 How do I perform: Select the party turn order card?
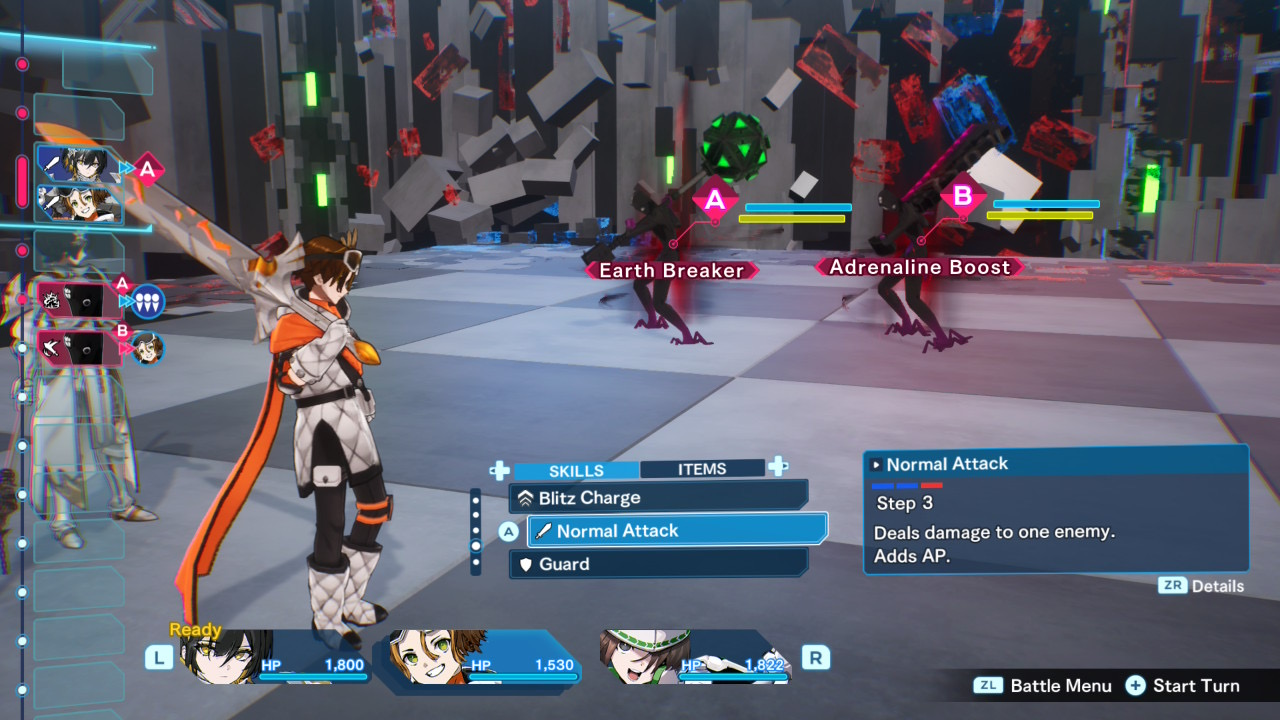click(x=79, y=184)
